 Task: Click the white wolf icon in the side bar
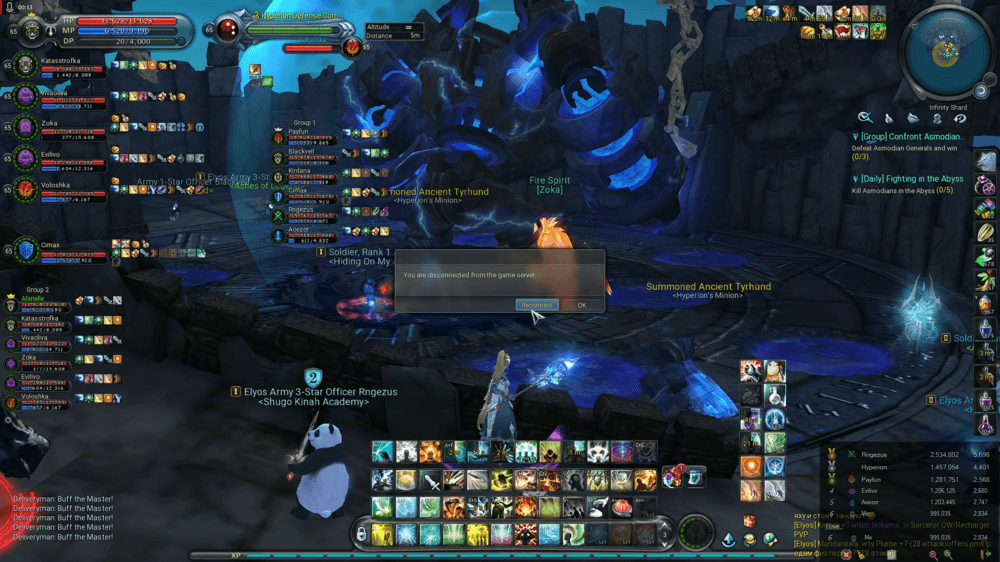click(x=985, y=162)
